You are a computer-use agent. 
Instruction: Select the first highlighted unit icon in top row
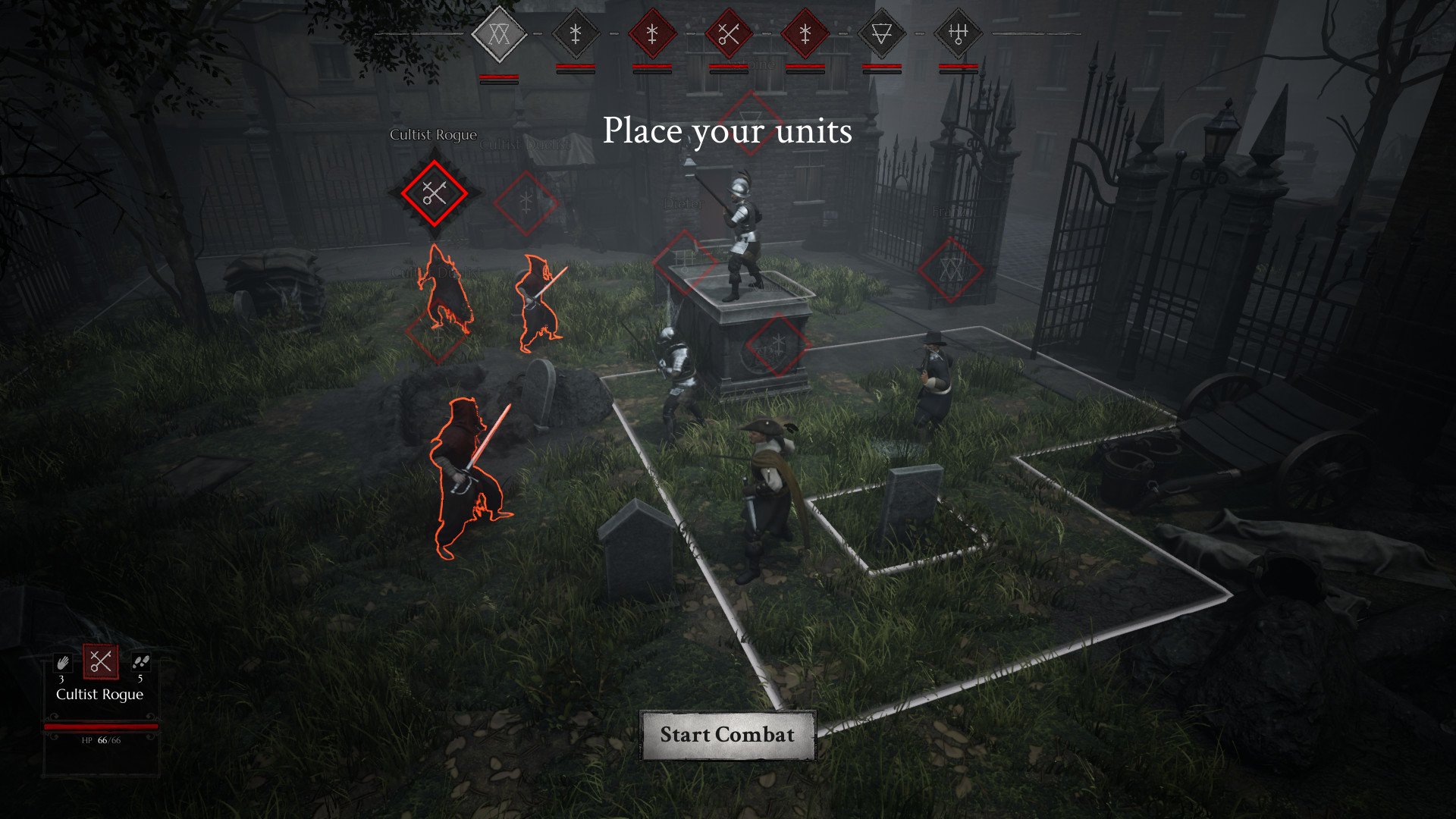501,33
